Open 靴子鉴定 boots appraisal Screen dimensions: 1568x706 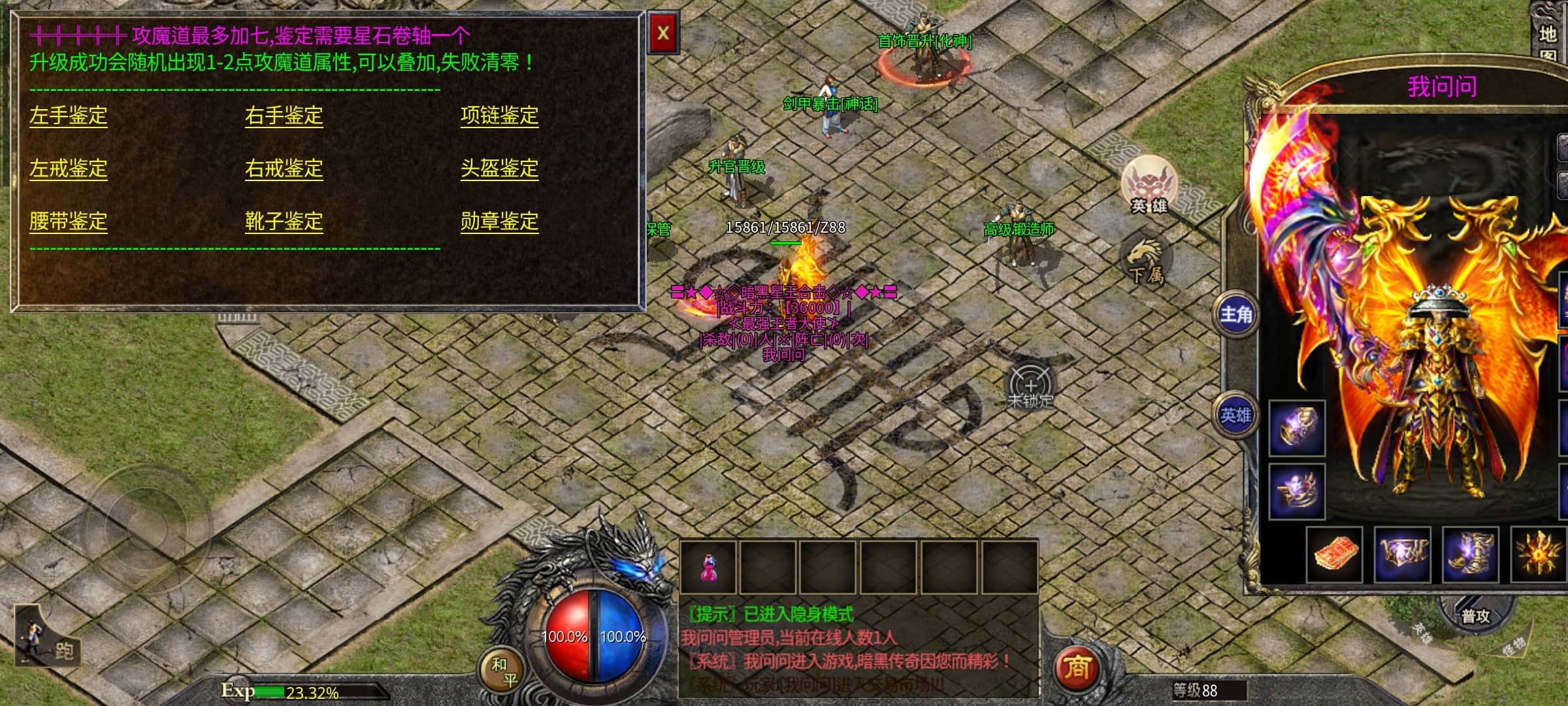click(284, 222)
